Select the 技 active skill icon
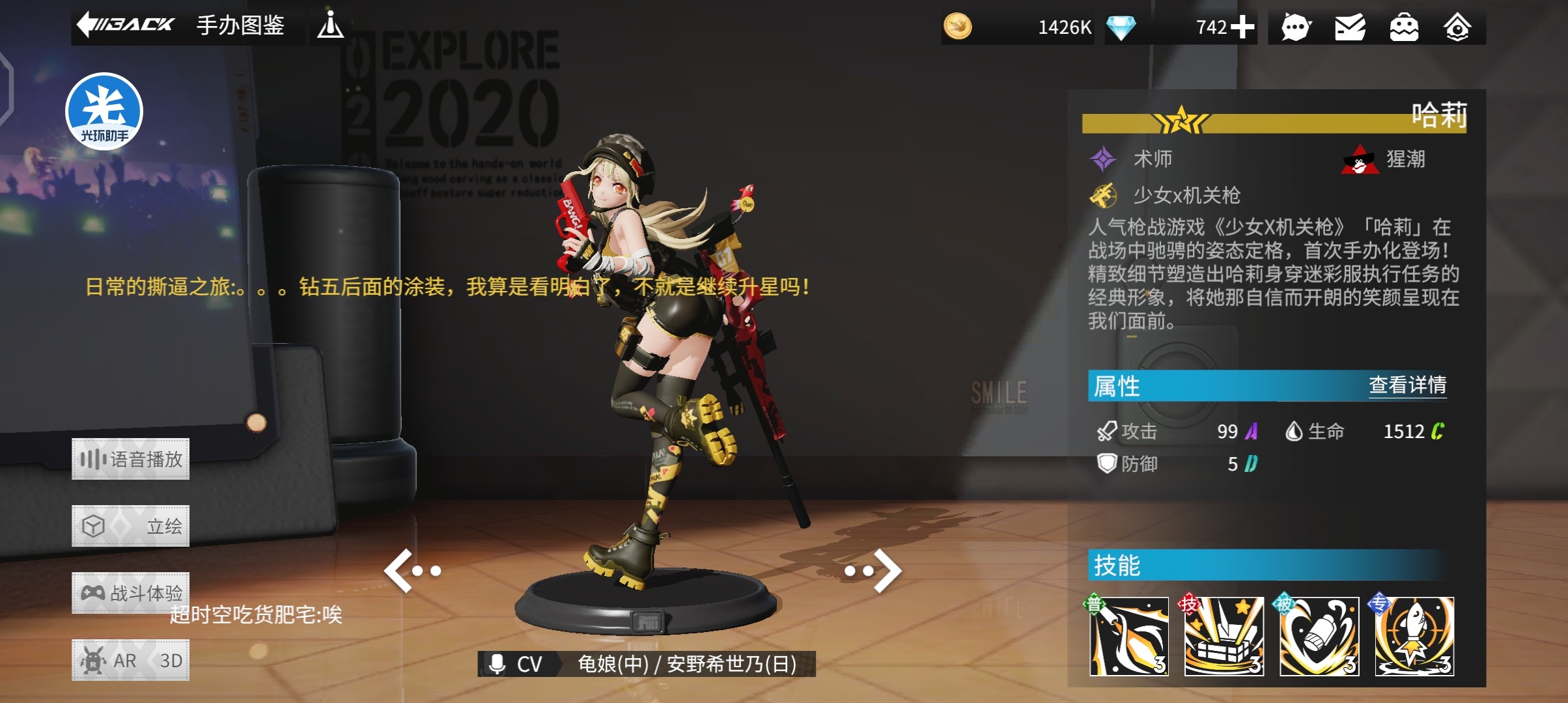 pyautogui.click(x=1224, y=636)
